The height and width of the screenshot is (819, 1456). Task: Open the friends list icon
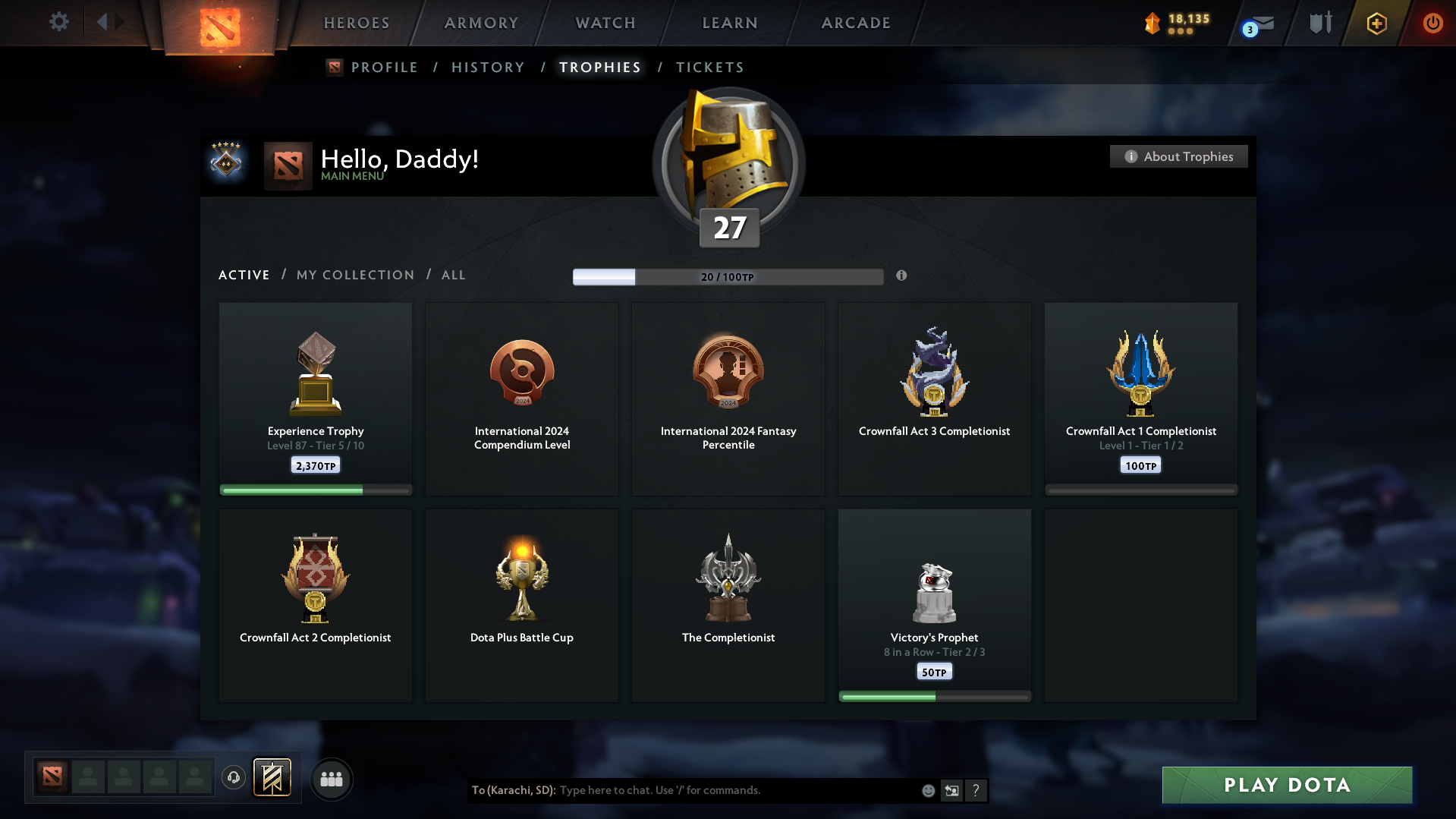tap(332, 778)
